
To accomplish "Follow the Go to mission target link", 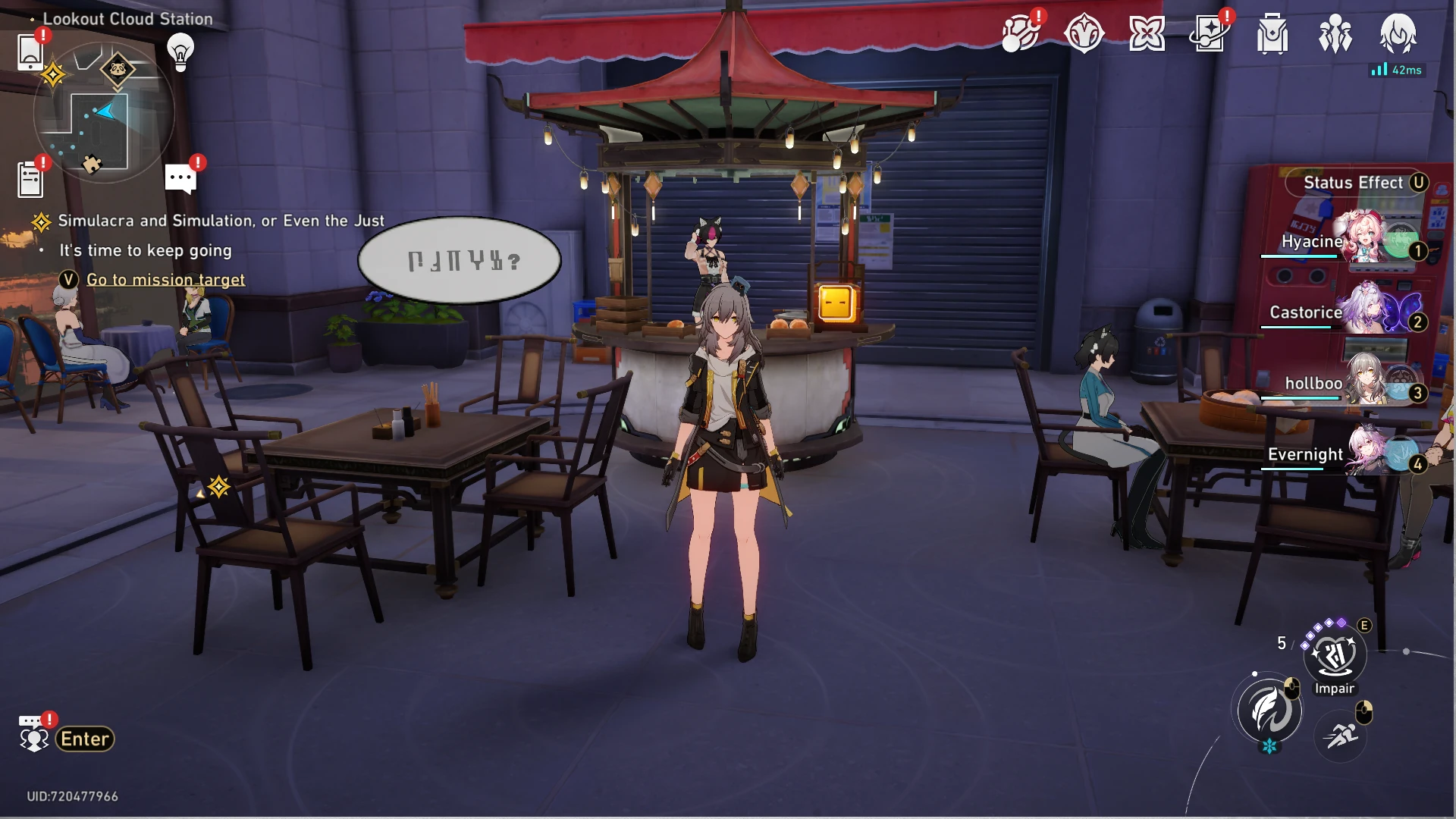I will coord(165,280).
